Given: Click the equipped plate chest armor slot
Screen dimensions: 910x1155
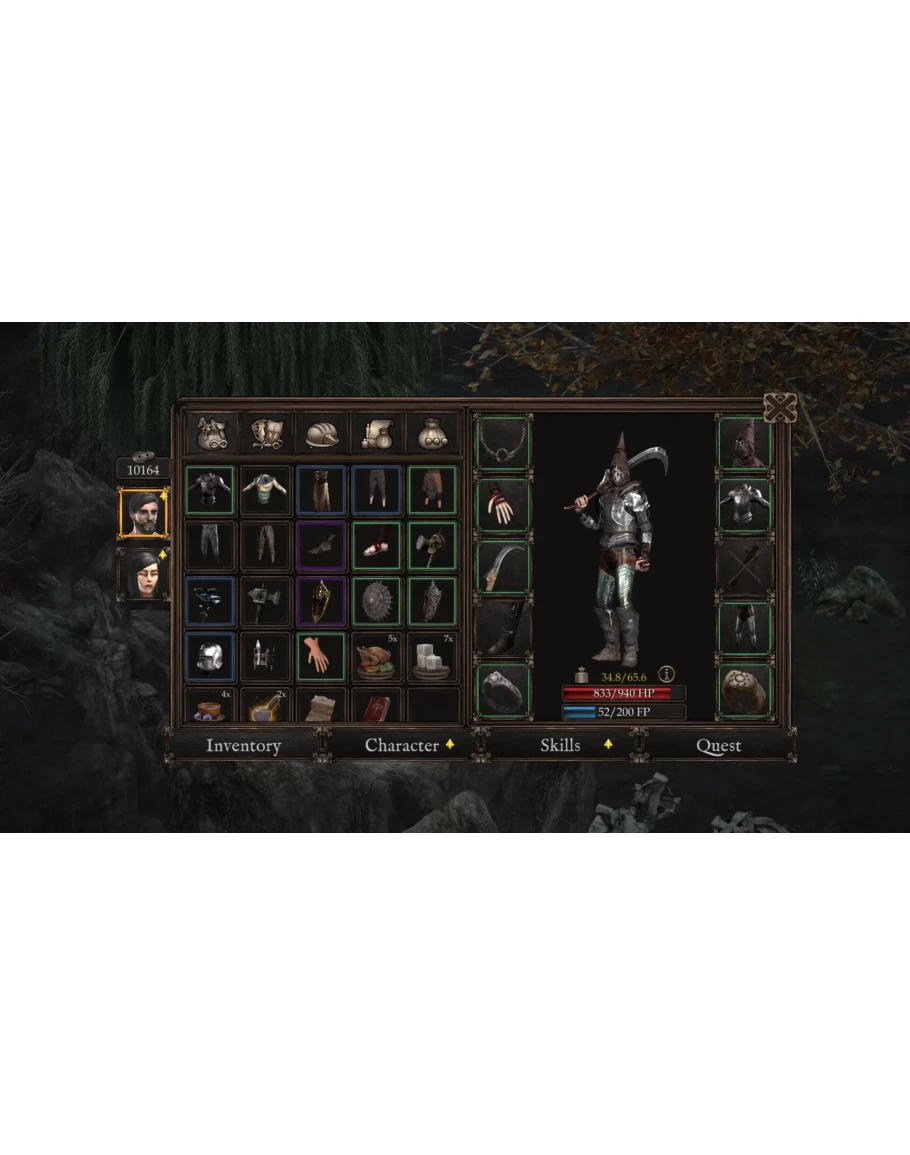Looking at the screenshot, I should [x=745, y=505].
